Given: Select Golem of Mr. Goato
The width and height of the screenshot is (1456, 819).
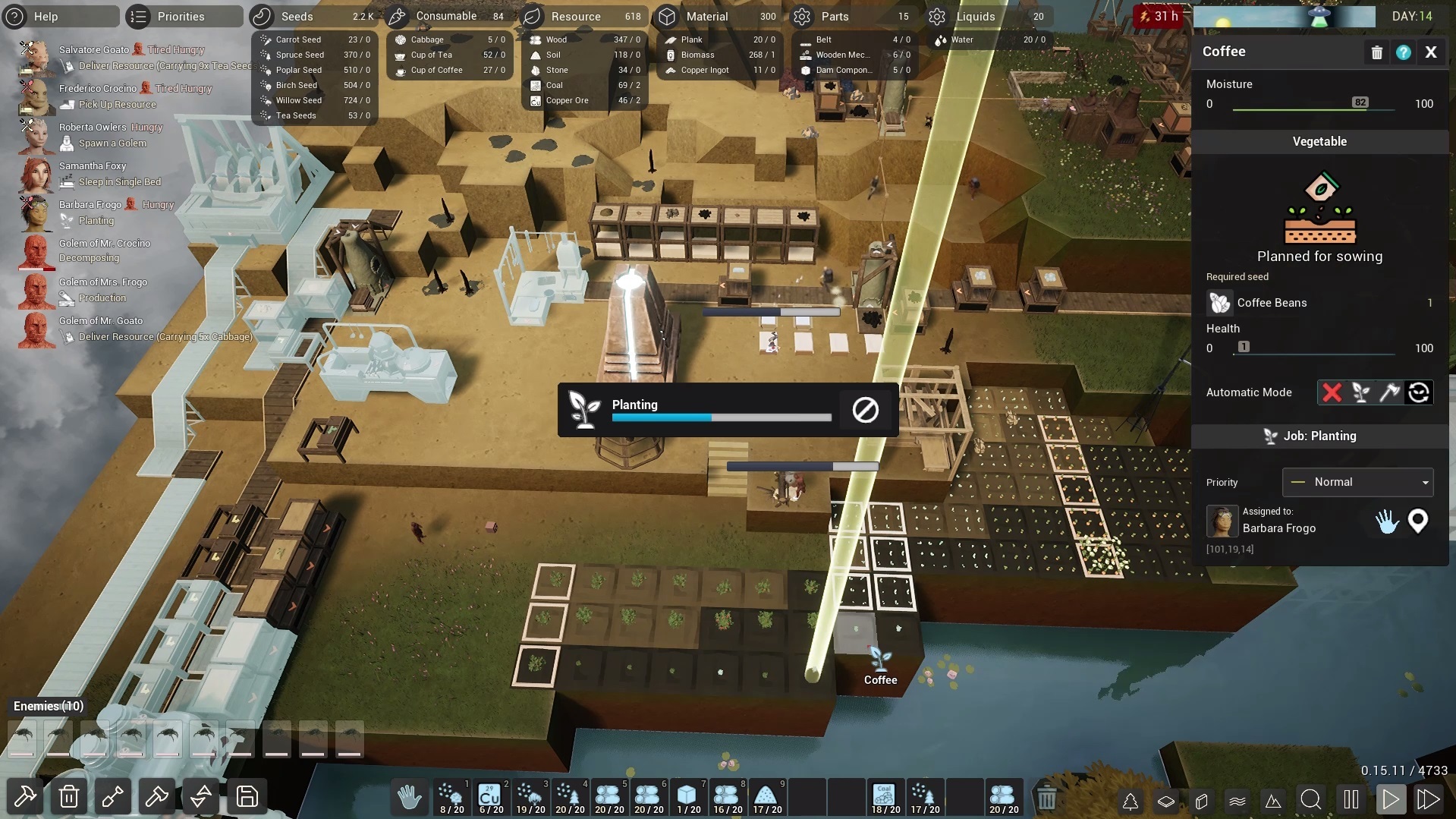Looking at the screenshot, I should coord(101,320).
